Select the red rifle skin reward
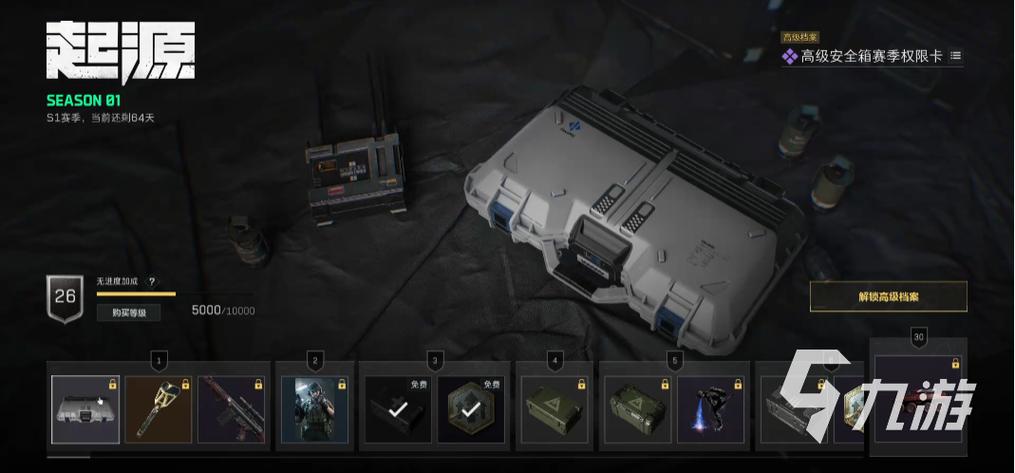1015x473 pixels. pos(231,409)
